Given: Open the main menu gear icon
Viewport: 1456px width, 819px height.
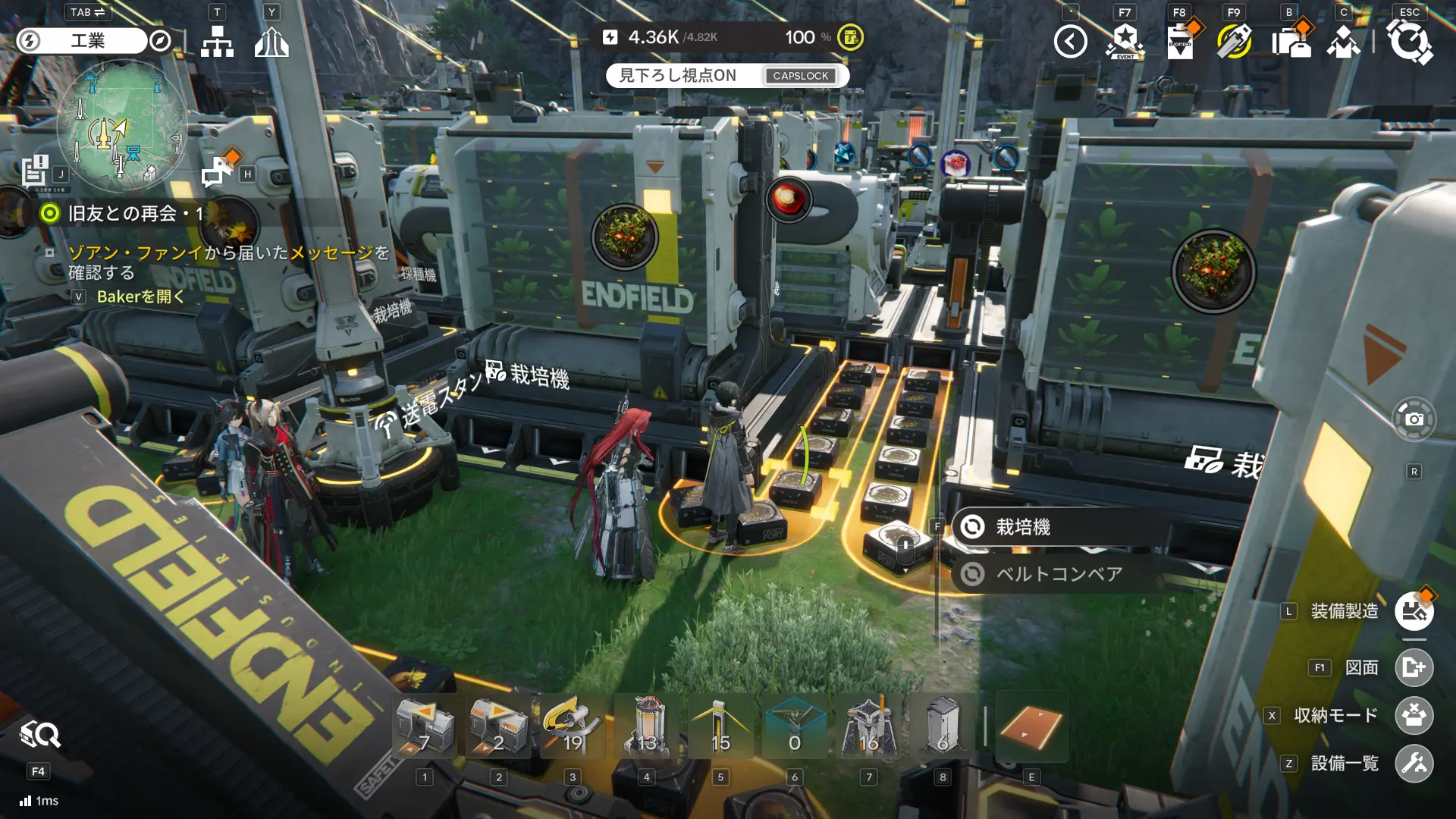Looking at the screenshot, I should tap(1409, 42).
